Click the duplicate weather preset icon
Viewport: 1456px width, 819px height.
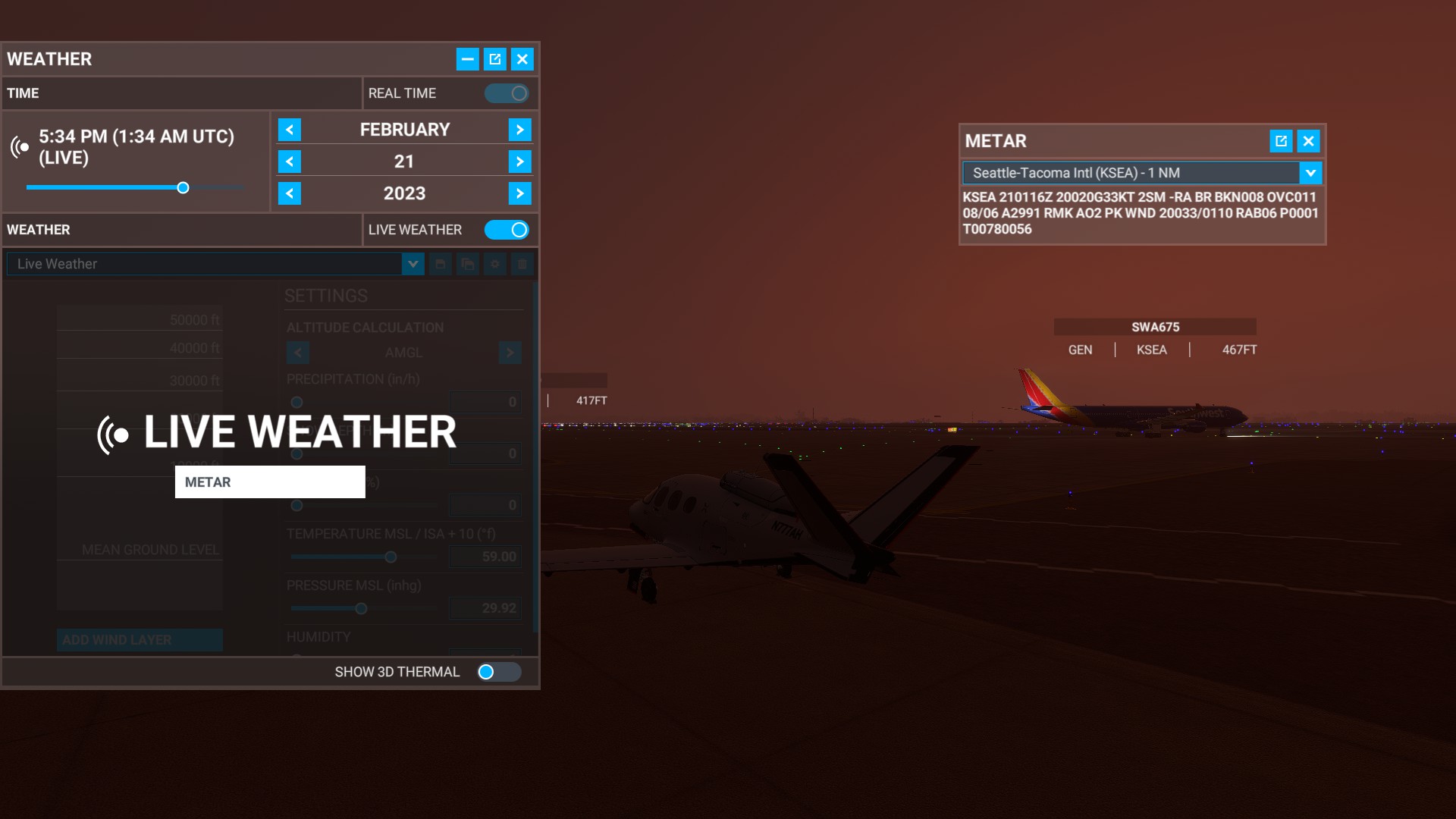point(468,264)
